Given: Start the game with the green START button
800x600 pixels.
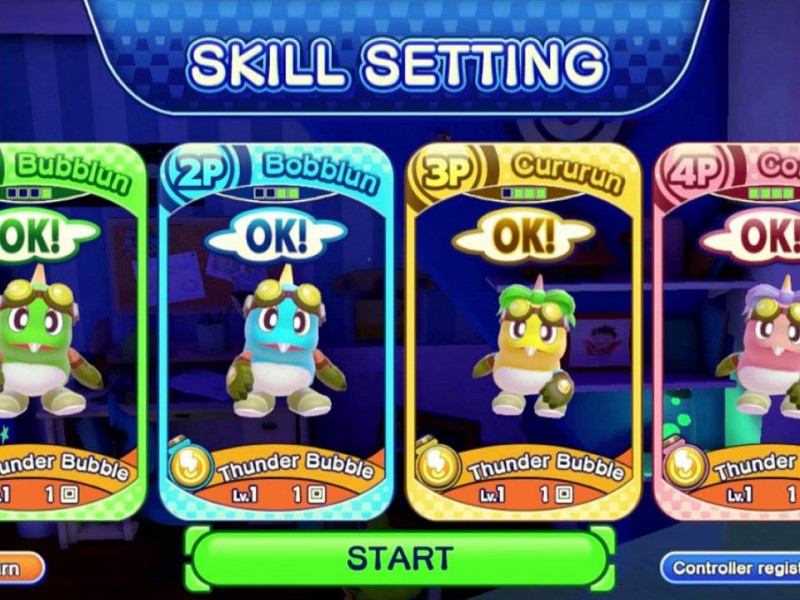Looking at the screenshot, I should pos(400,557).
